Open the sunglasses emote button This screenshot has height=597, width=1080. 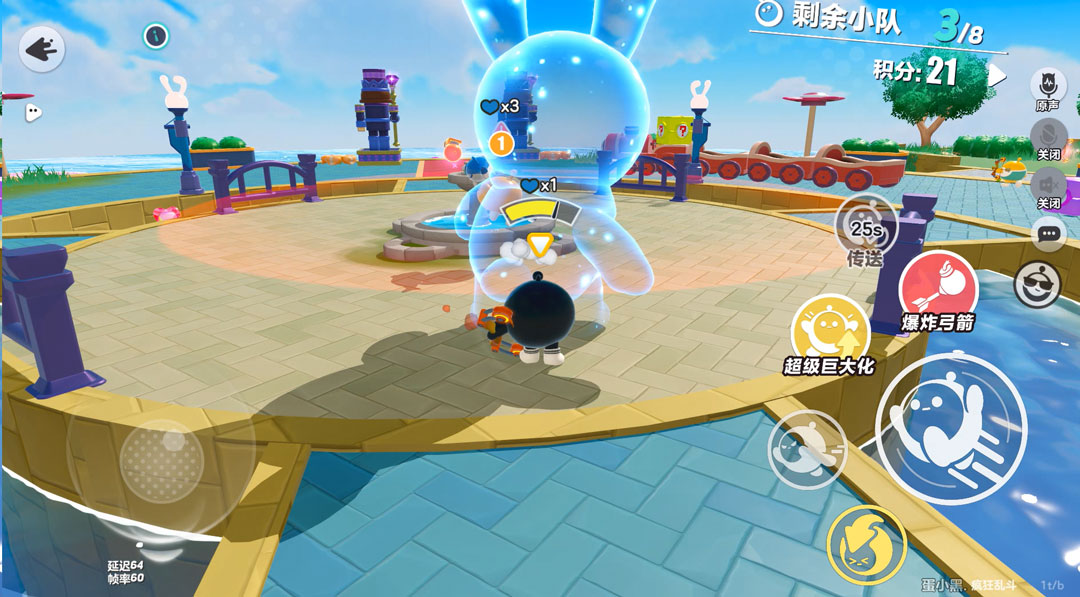[x=1038, y=285]
